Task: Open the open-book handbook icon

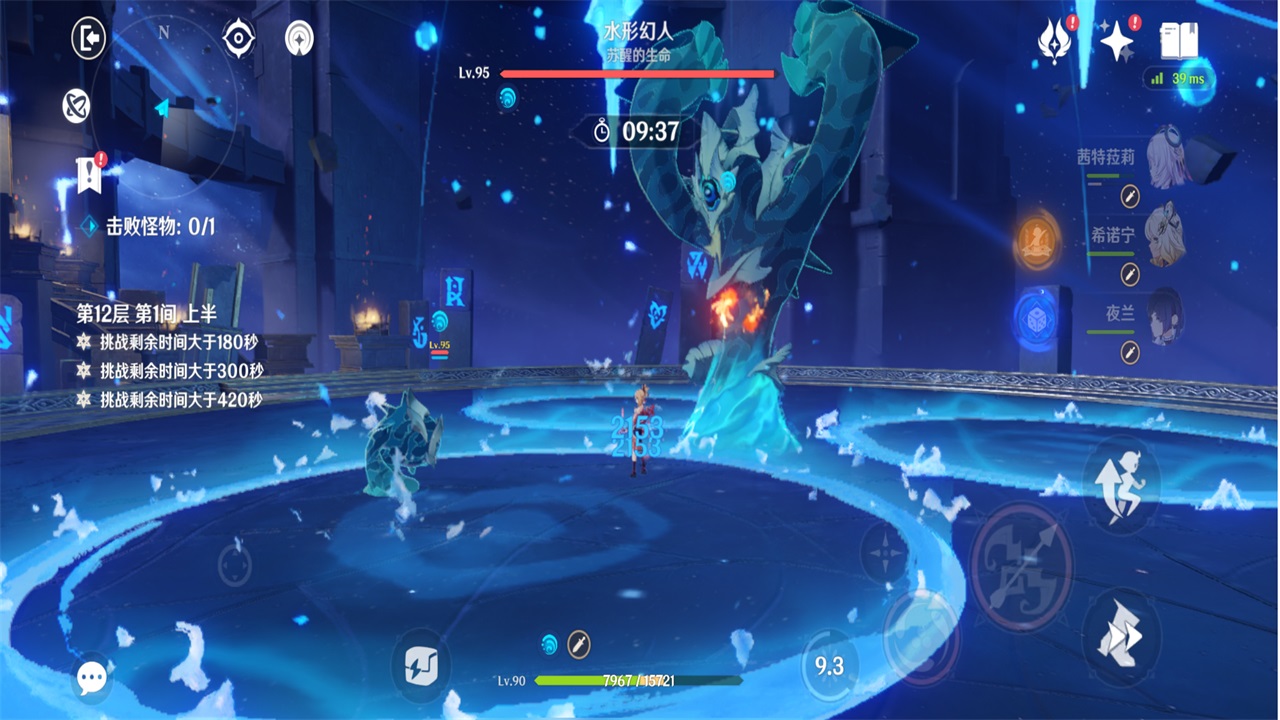Action: point(1179,41)
